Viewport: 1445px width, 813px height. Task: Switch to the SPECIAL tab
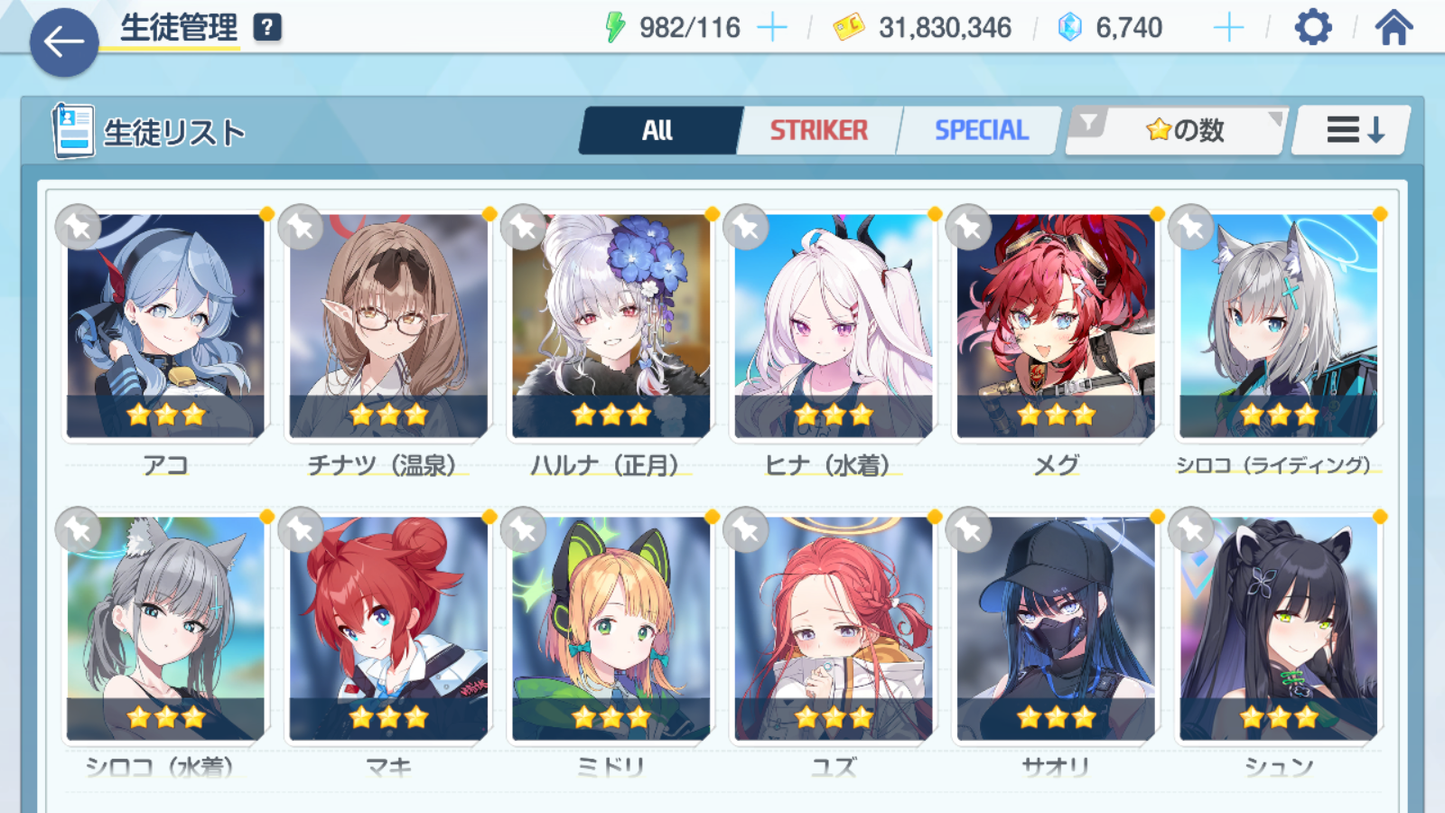(980, 130)
